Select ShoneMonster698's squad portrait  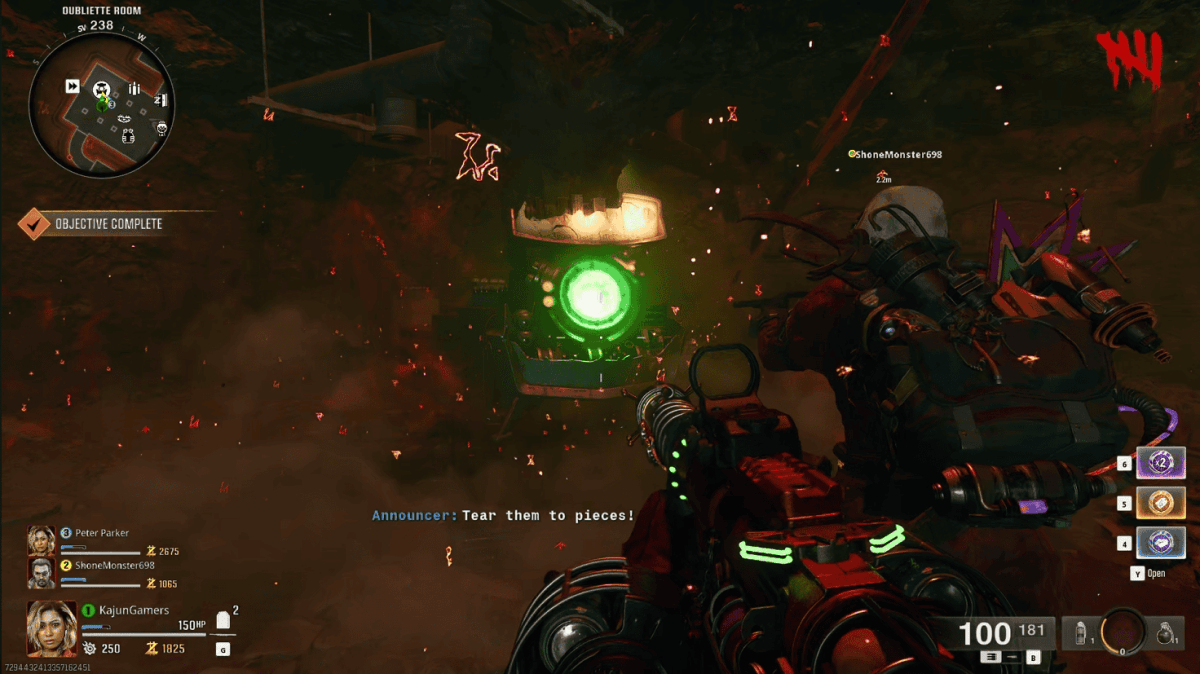click(42, 573)
